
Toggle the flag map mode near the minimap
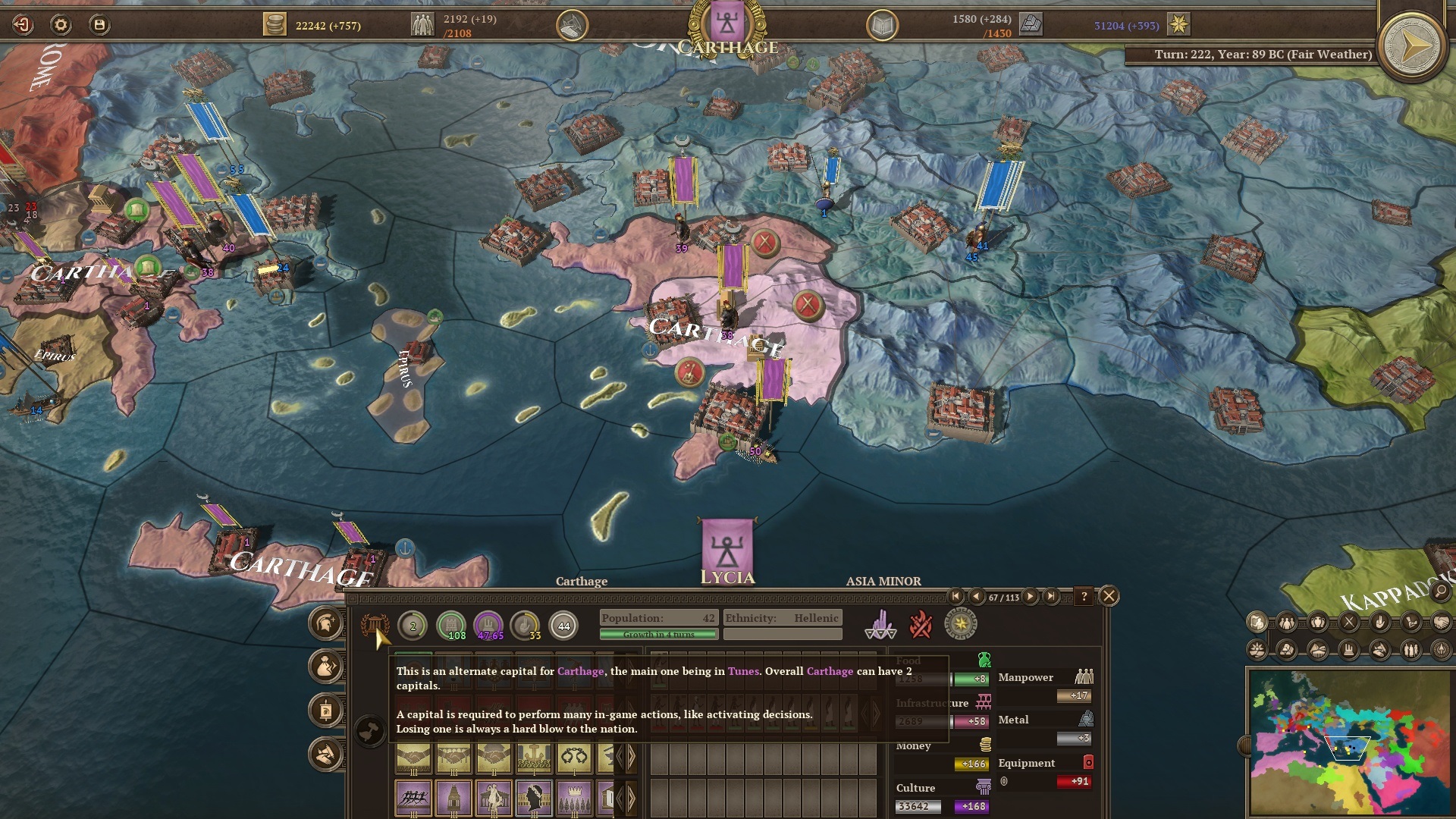1257,622
